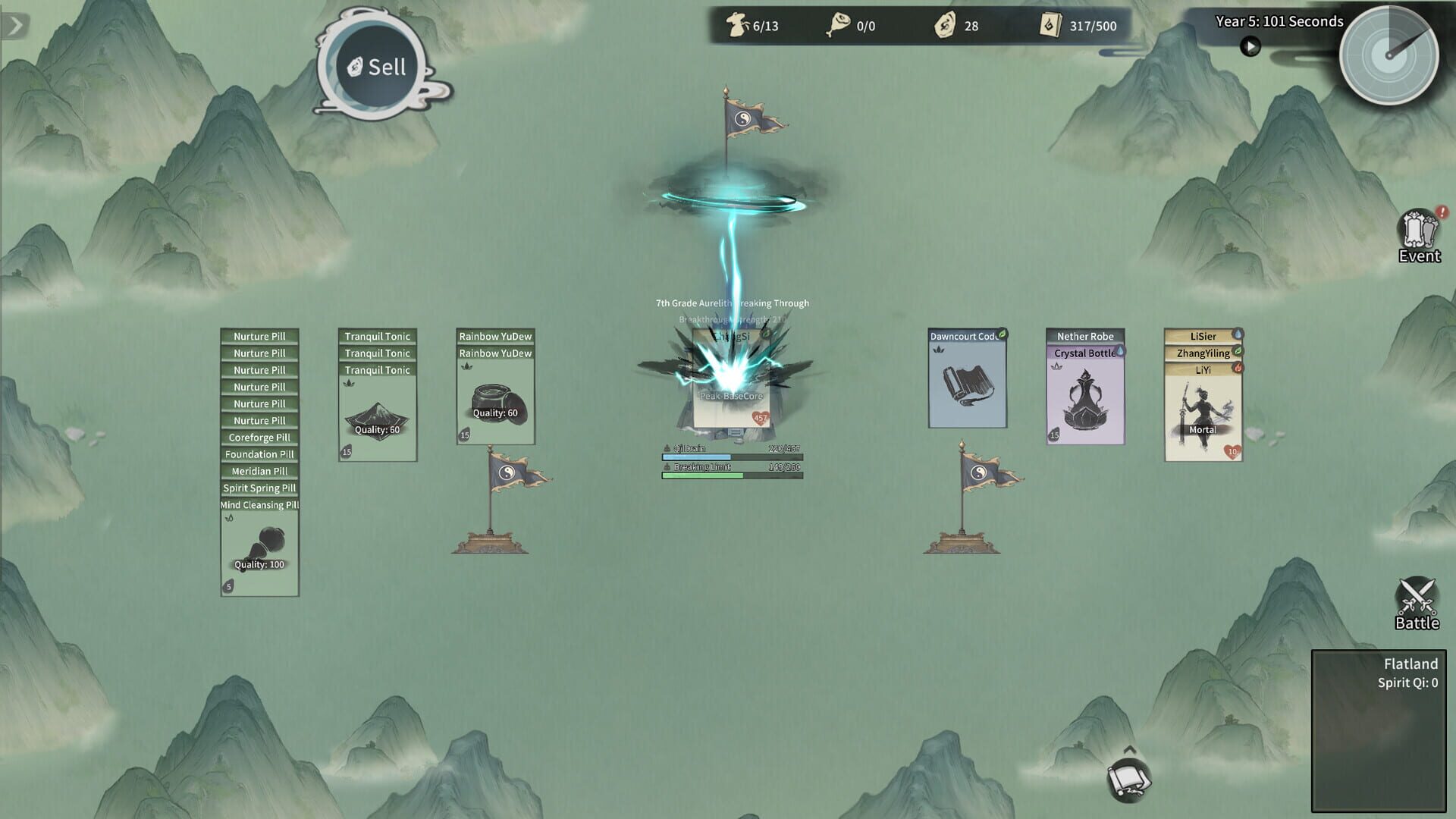Expand the Nurture Pill card stack
Viewport: 1456px width, 819px height.
coord(259,336)
